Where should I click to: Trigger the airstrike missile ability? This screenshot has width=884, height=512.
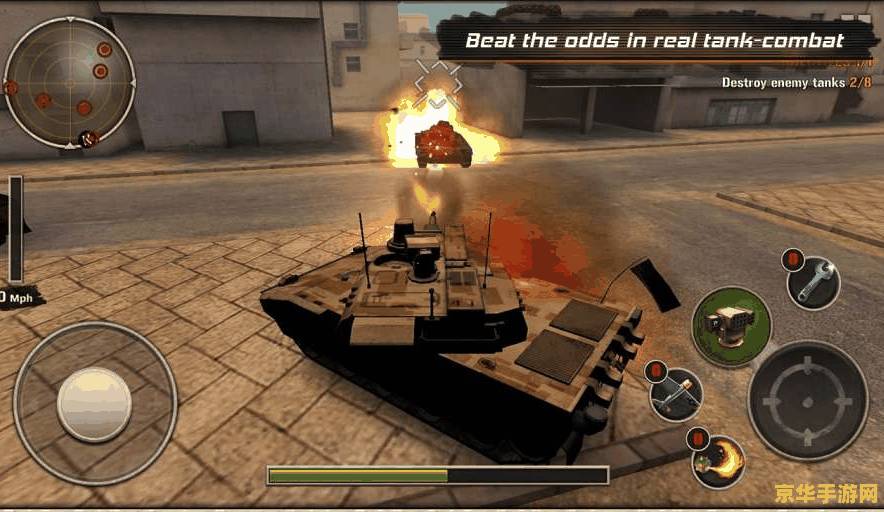[676, 394]
